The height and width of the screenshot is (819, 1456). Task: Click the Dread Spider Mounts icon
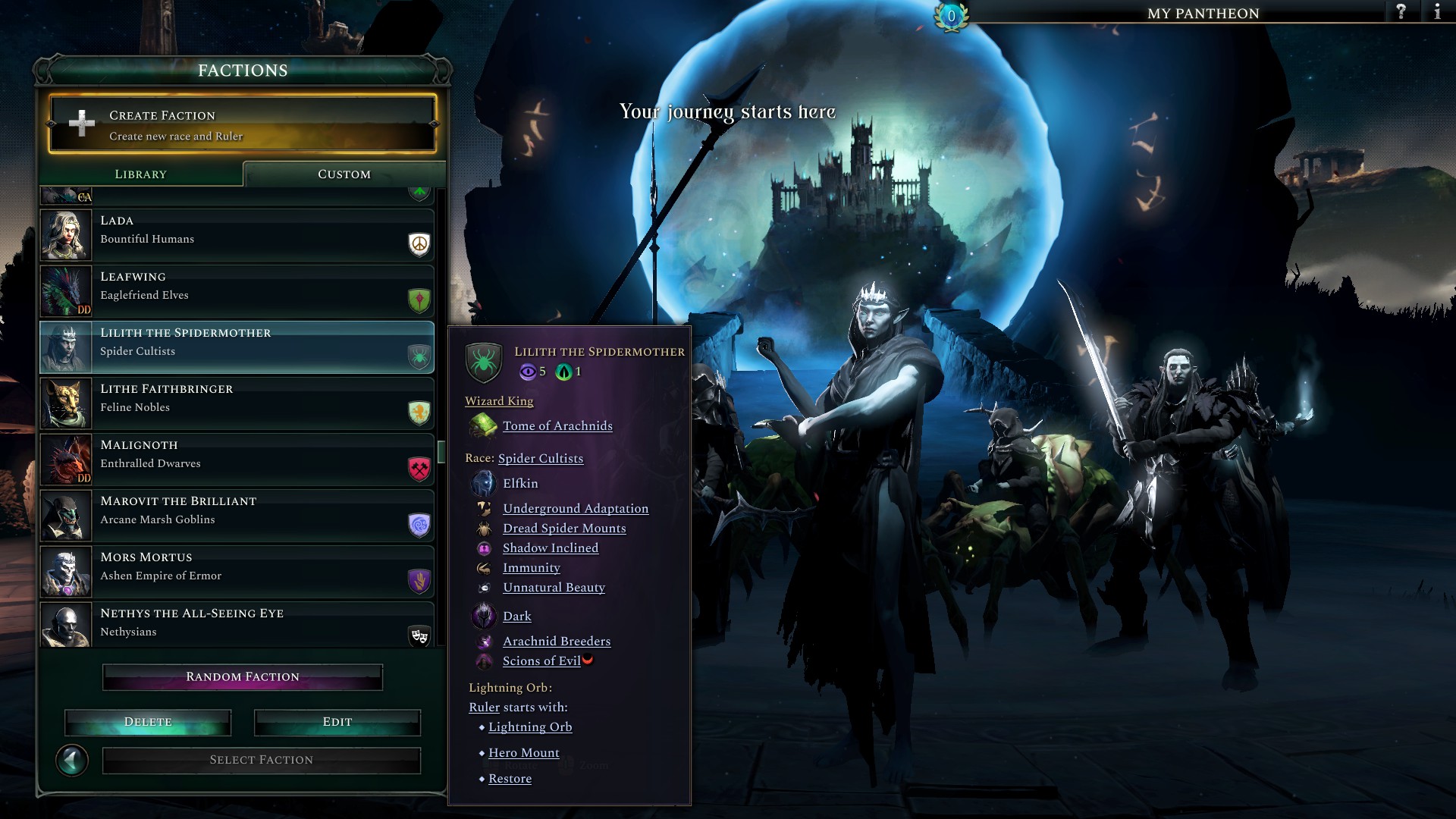[485, 528]
